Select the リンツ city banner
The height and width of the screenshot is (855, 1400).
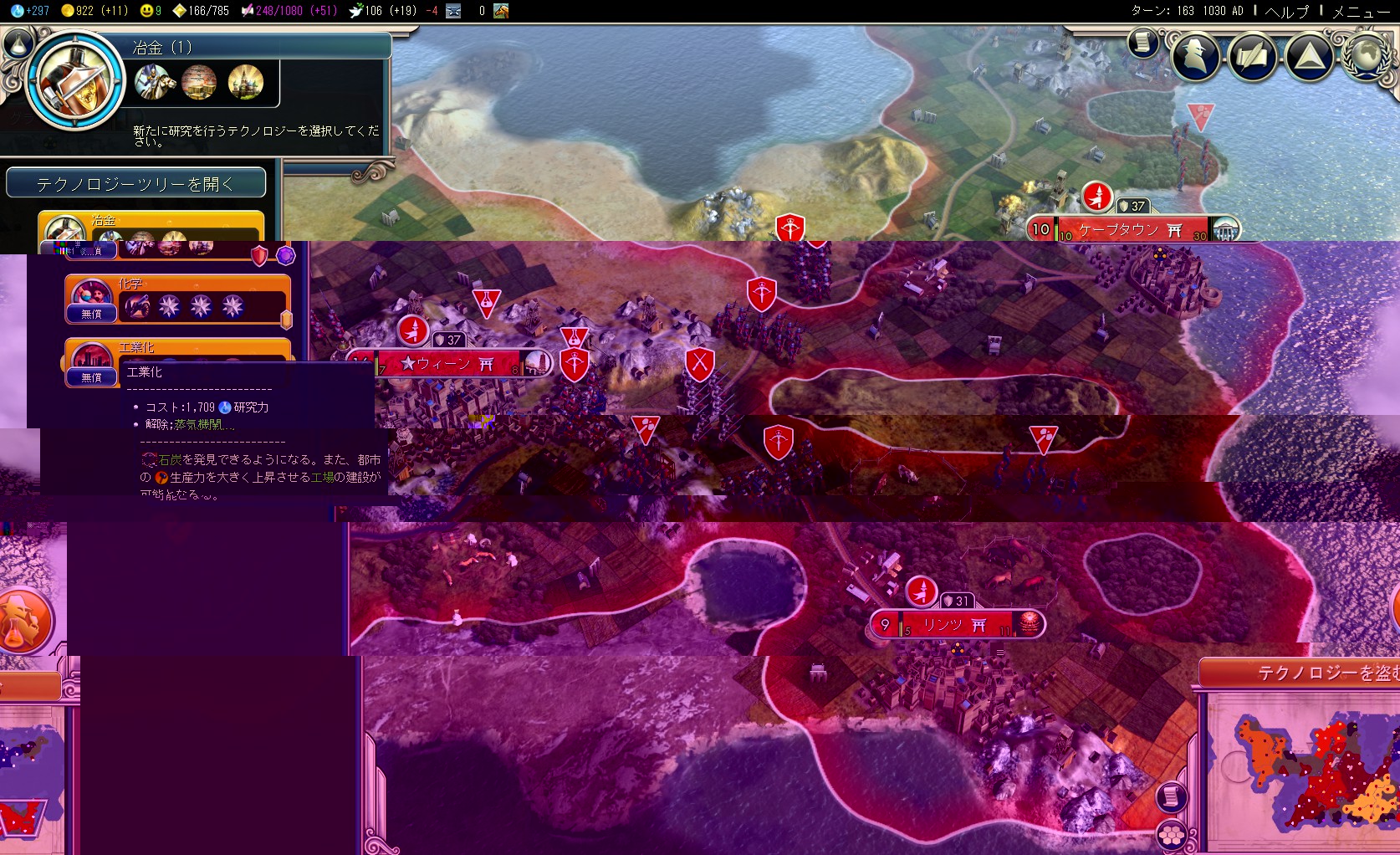coord(953,625)
